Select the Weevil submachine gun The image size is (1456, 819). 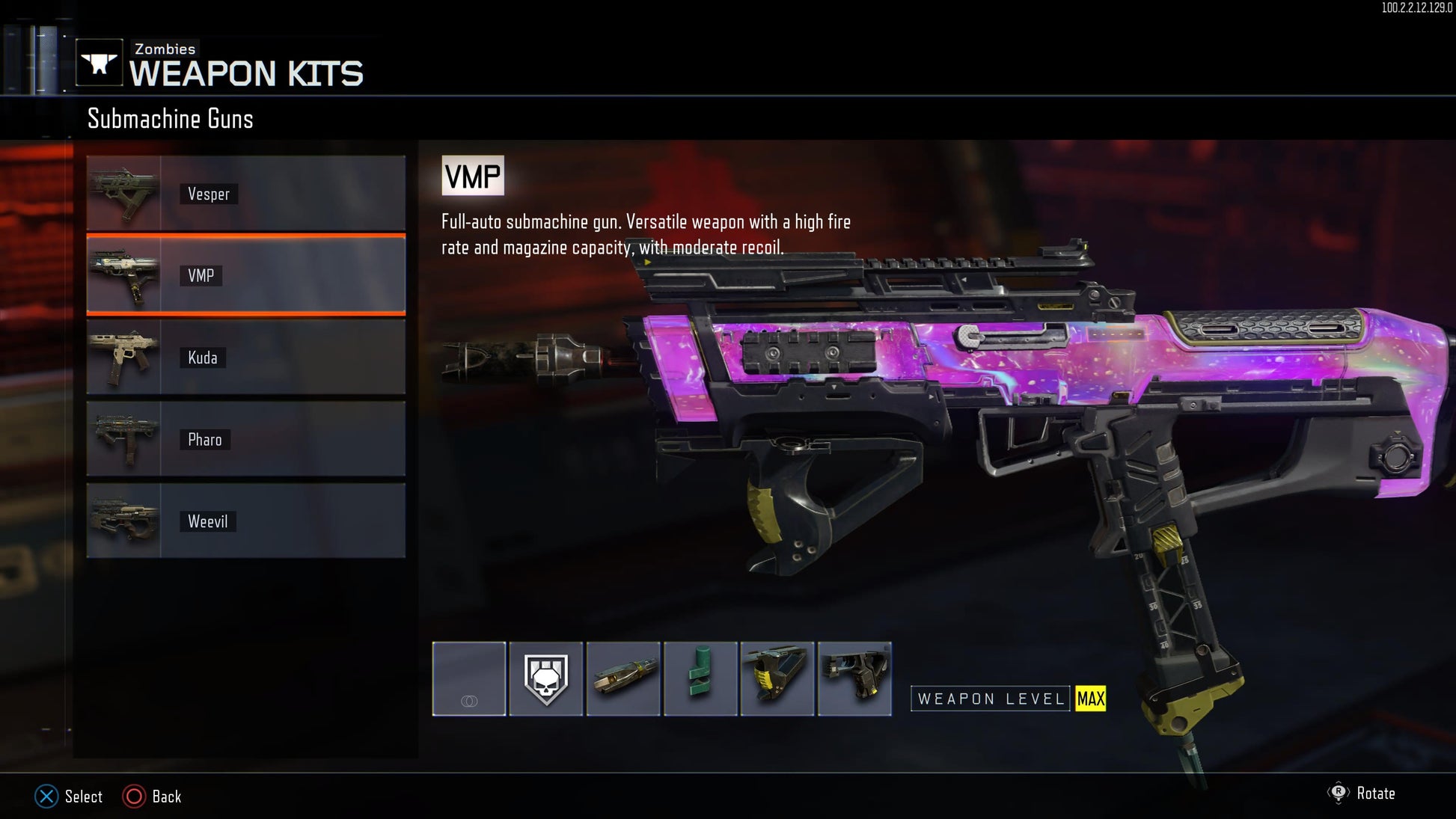[245, 521]
